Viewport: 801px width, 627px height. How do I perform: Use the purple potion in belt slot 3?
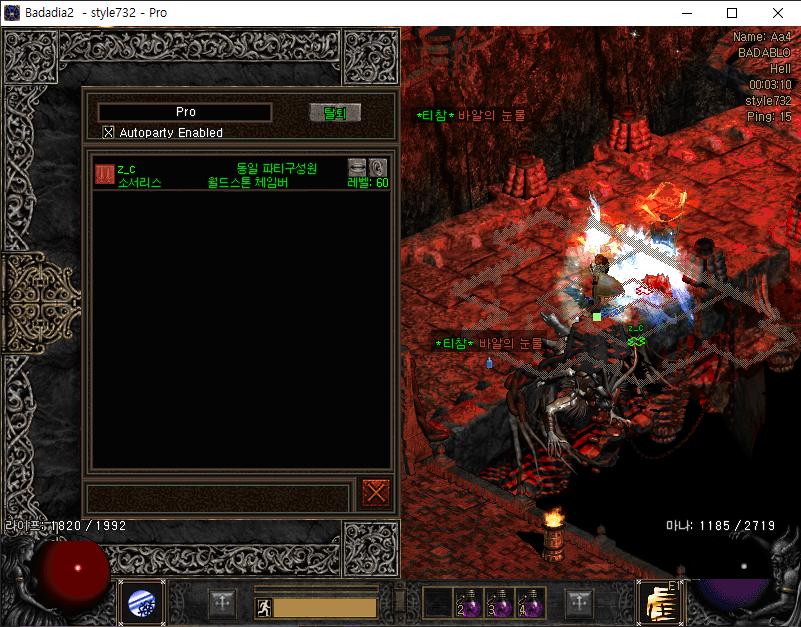[500, 603]
